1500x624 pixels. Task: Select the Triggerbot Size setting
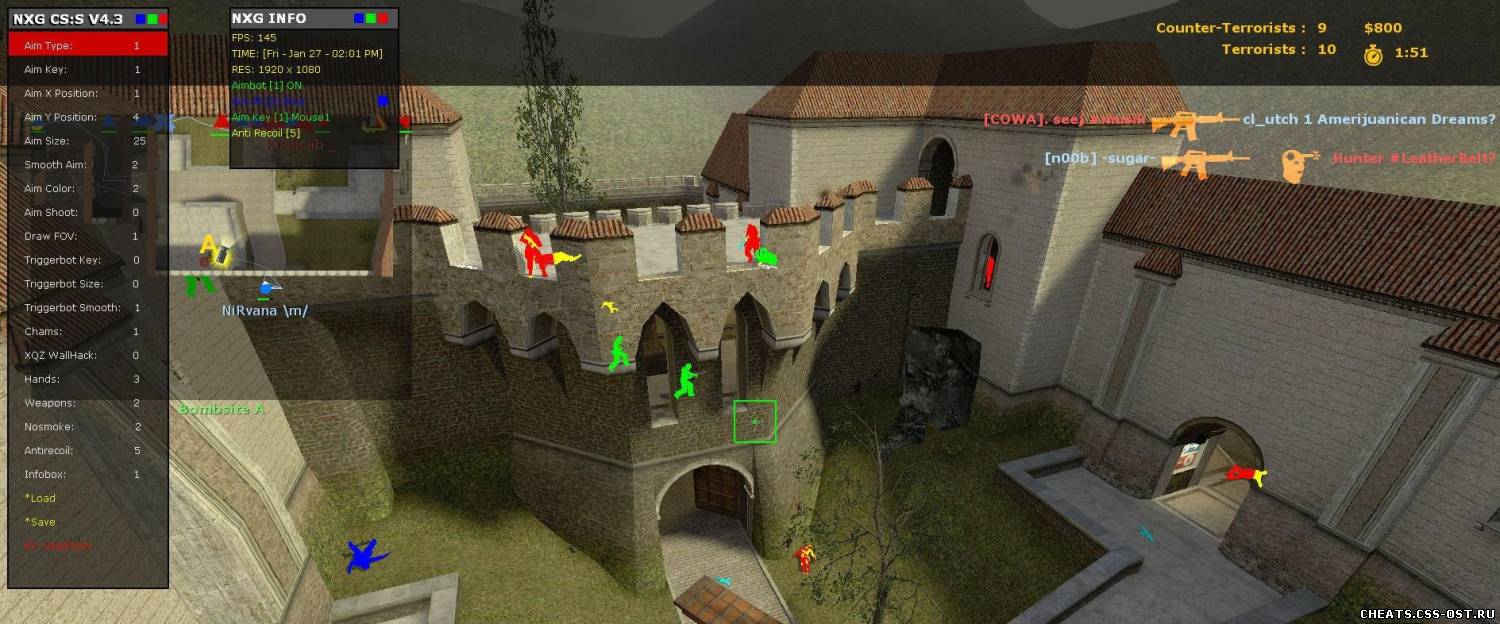click(88, 284)
